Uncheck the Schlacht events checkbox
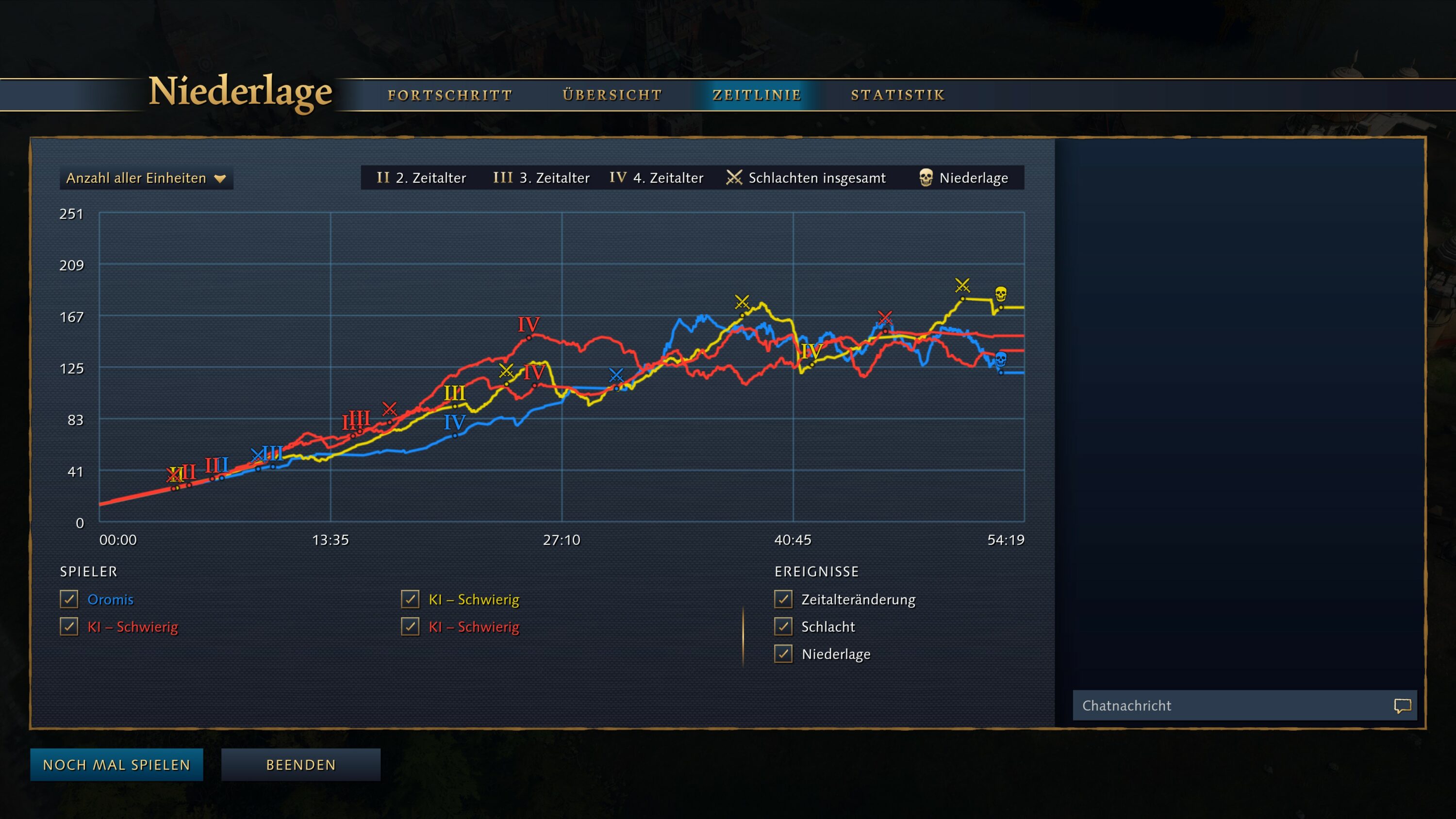The height and width of the screenshot is (819, 1456). pos(783,626)
